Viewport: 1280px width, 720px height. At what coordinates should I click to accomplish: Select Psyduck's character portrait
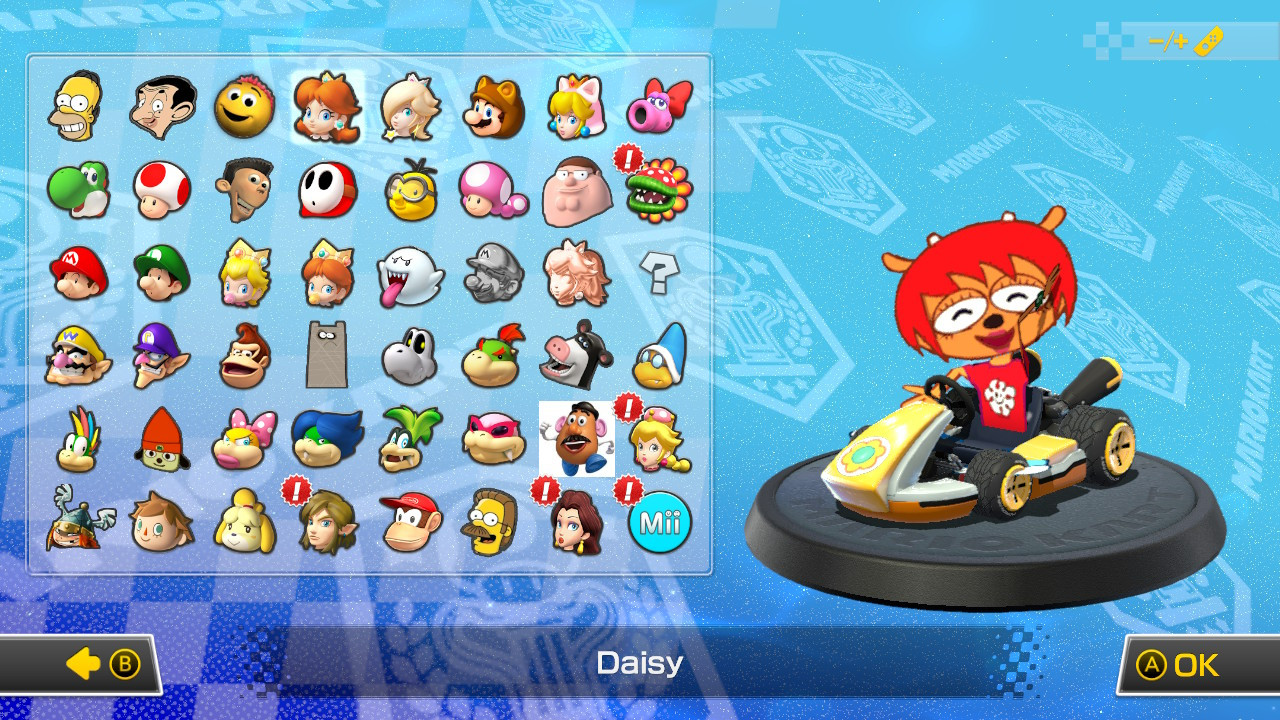(410, 190)
